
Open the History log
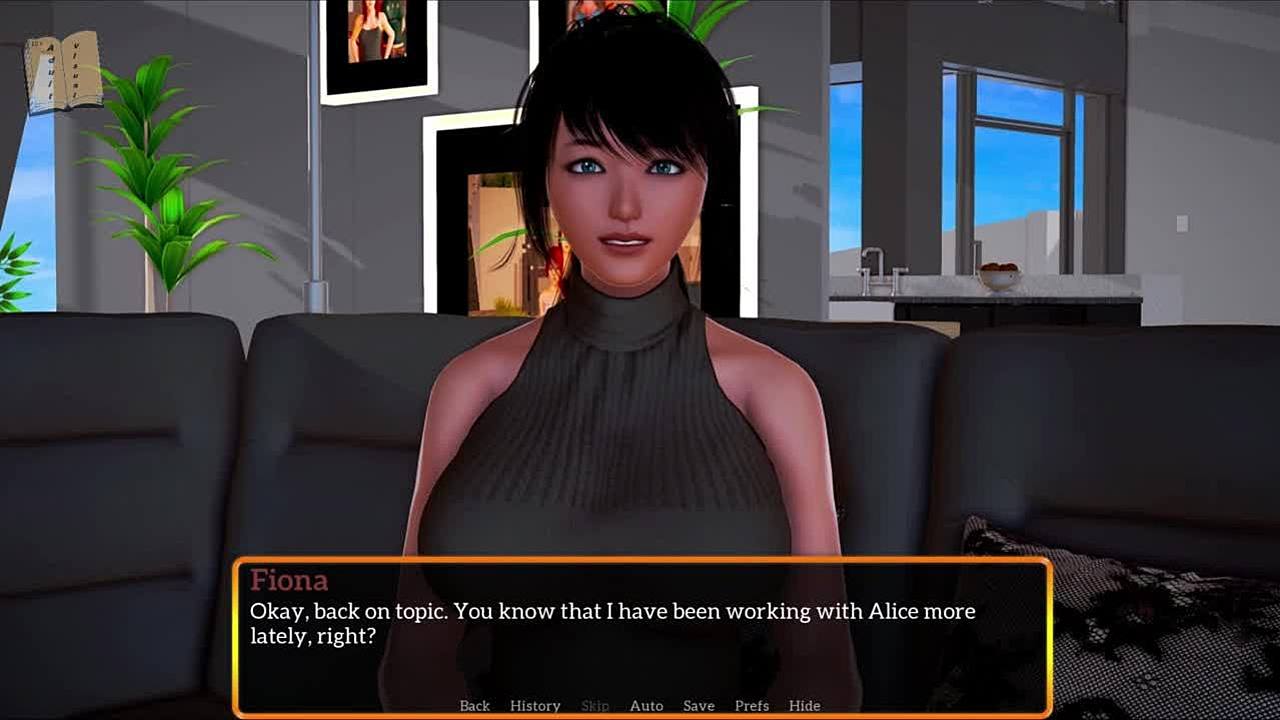(535, 705)
